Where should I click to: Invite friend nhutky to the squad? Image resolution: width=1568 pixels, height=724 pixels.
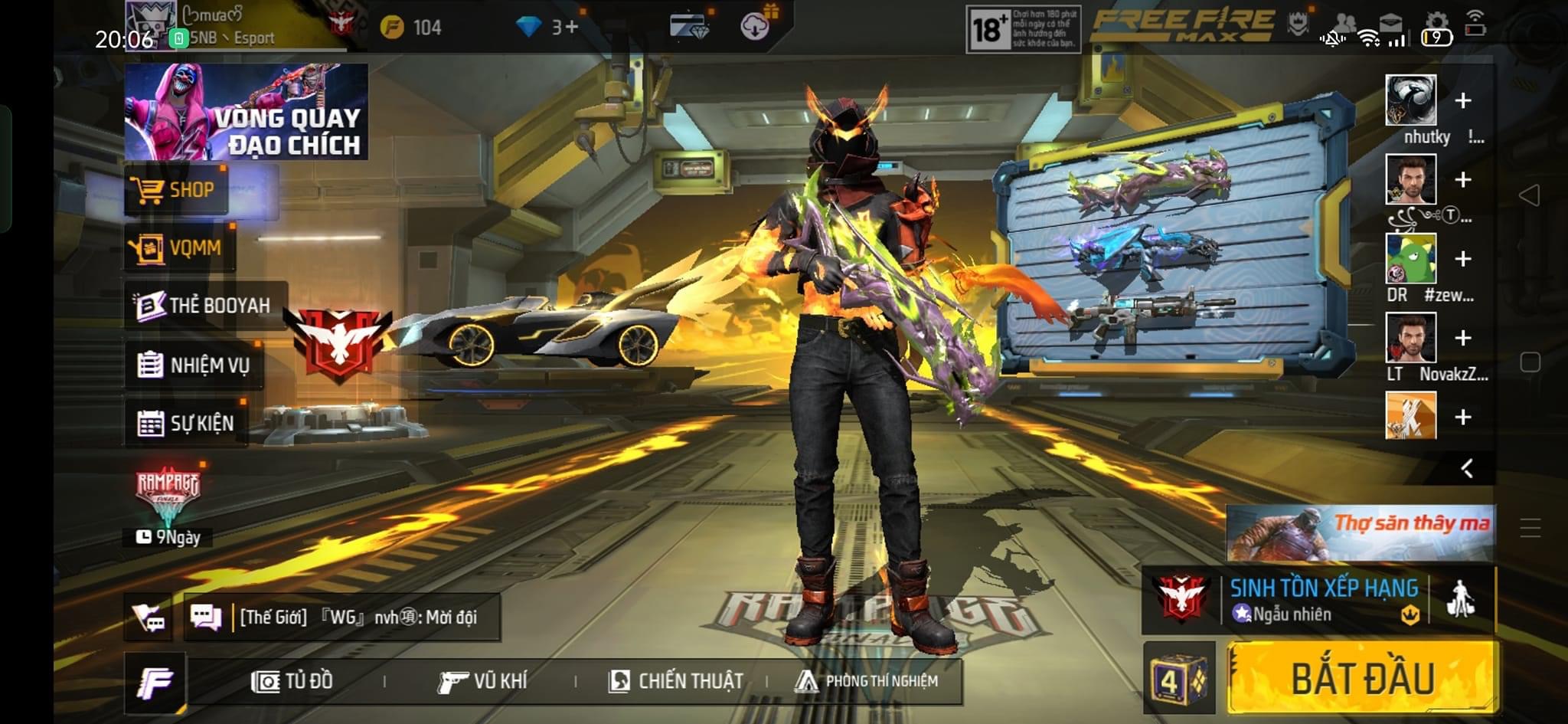[1462, 101]
